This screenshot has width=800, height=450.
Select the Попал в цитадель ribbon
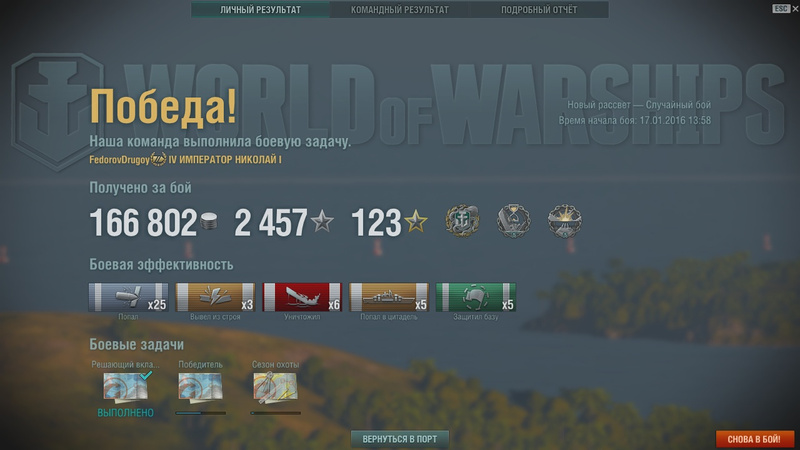pos(389,298)
